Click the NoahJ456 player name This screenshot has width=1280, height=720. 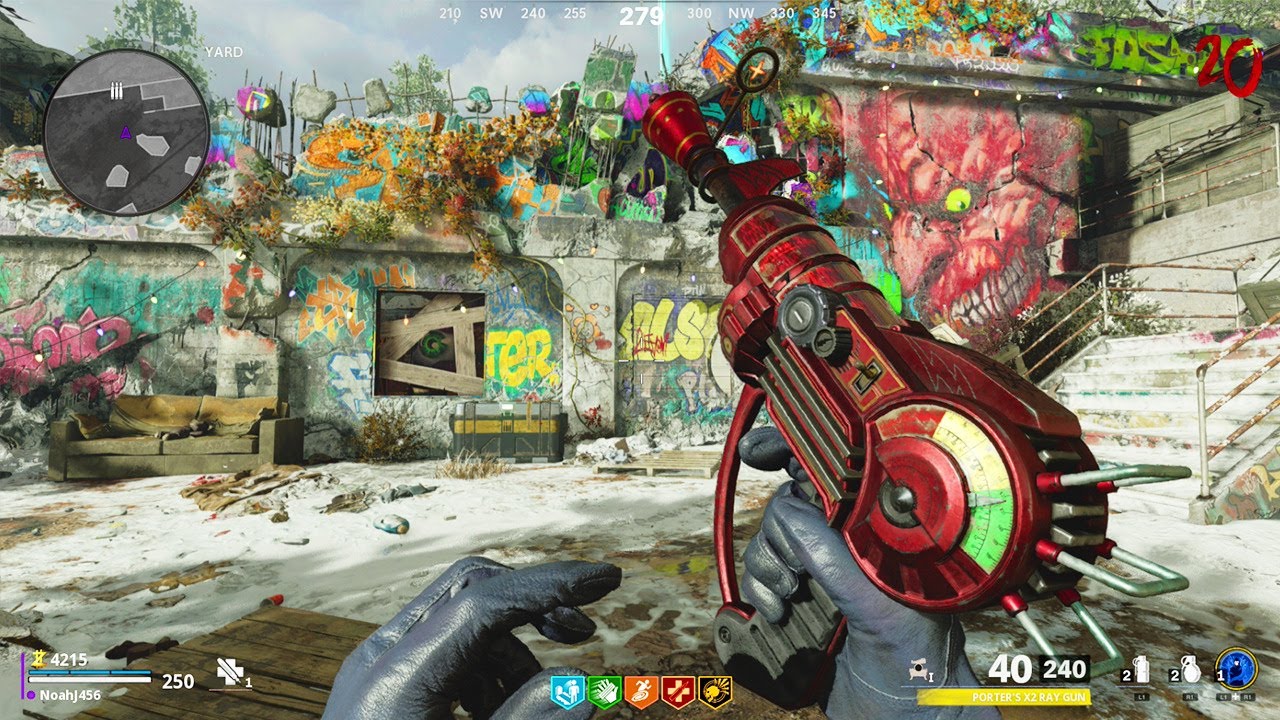tap(72, 694)
